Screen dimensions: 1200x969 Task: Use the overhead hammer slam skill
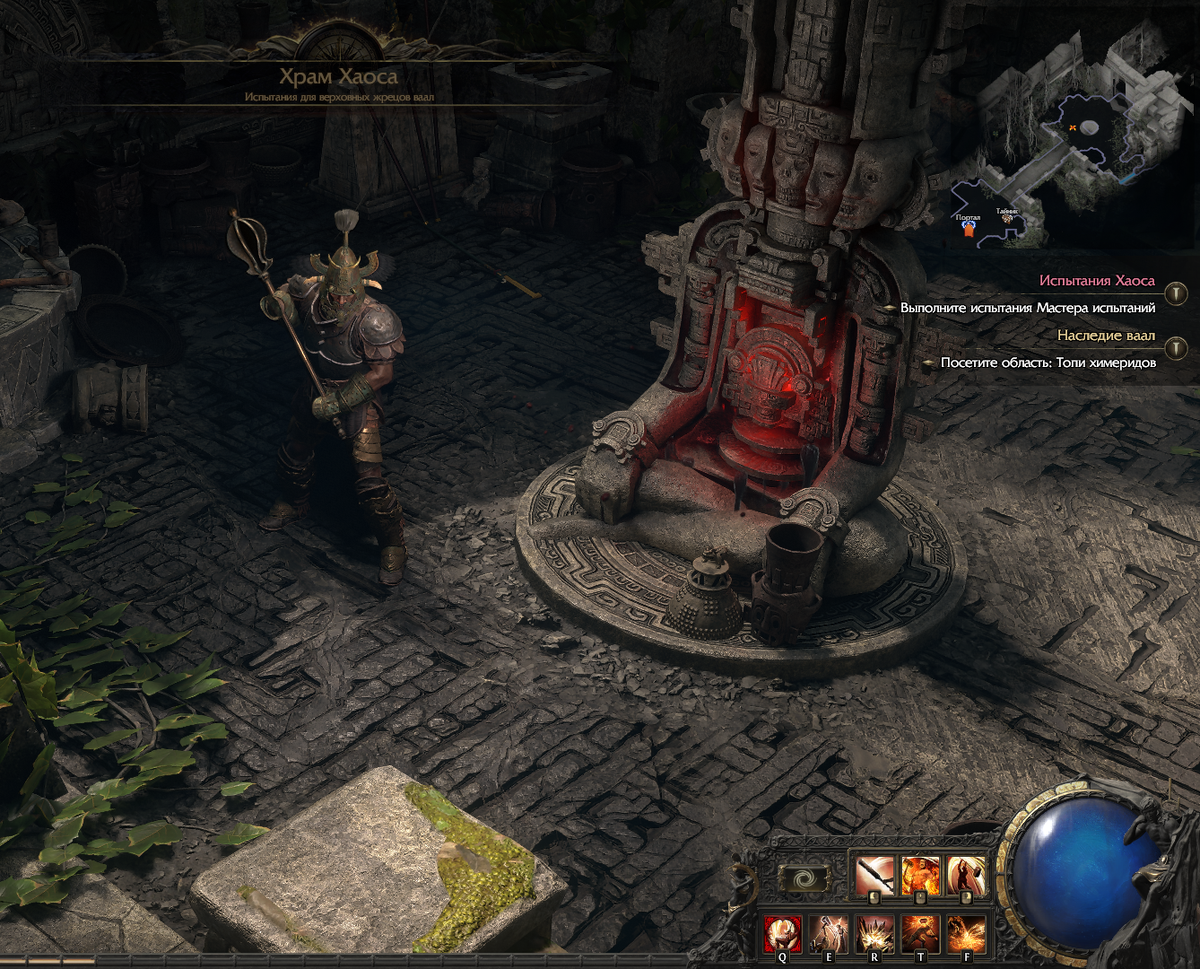966,875
